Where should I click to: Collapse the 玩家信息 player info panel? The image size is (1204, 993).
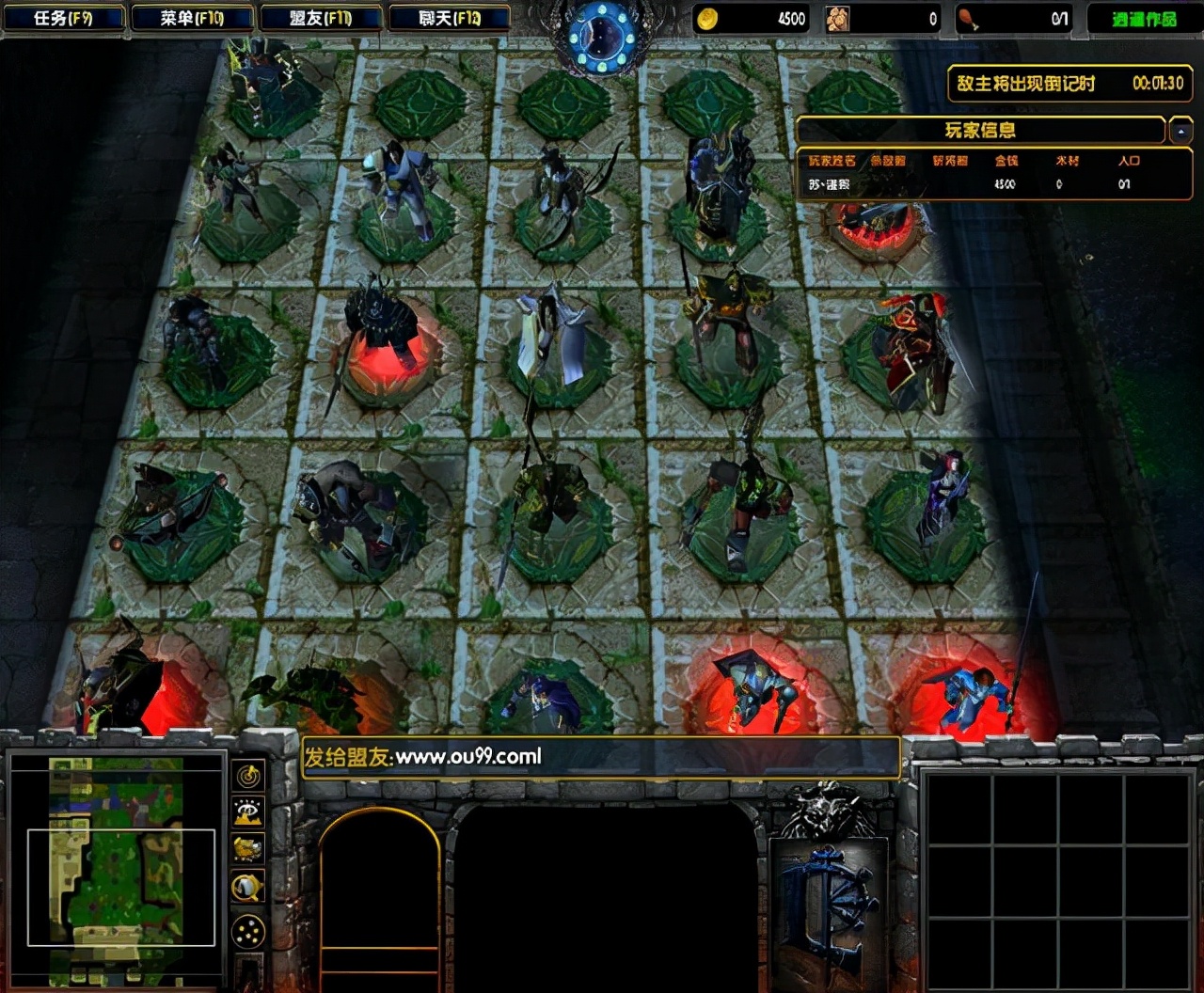[983, 131]
